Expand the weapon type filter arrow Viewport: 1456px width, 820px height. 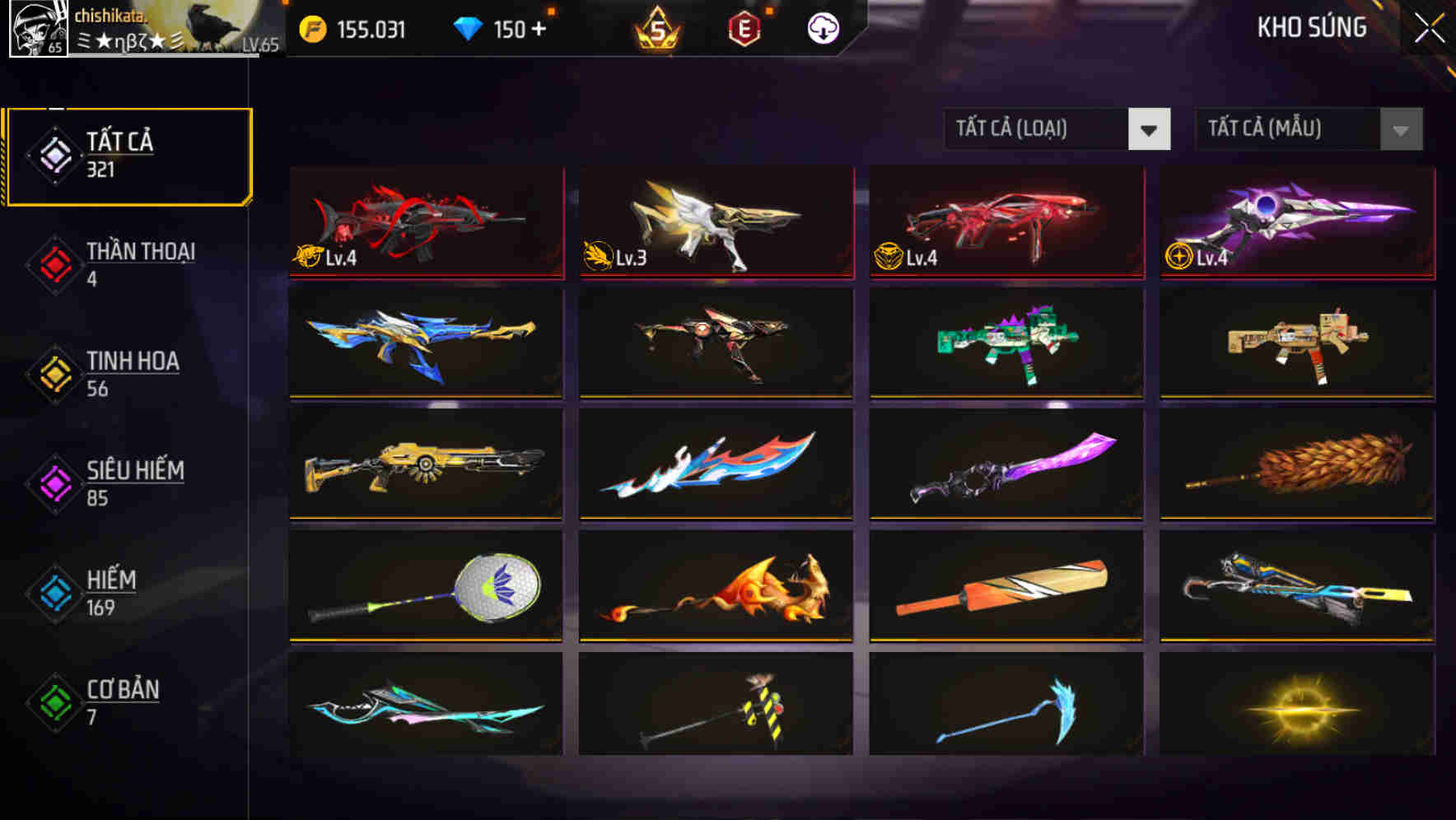point(1150,129)
